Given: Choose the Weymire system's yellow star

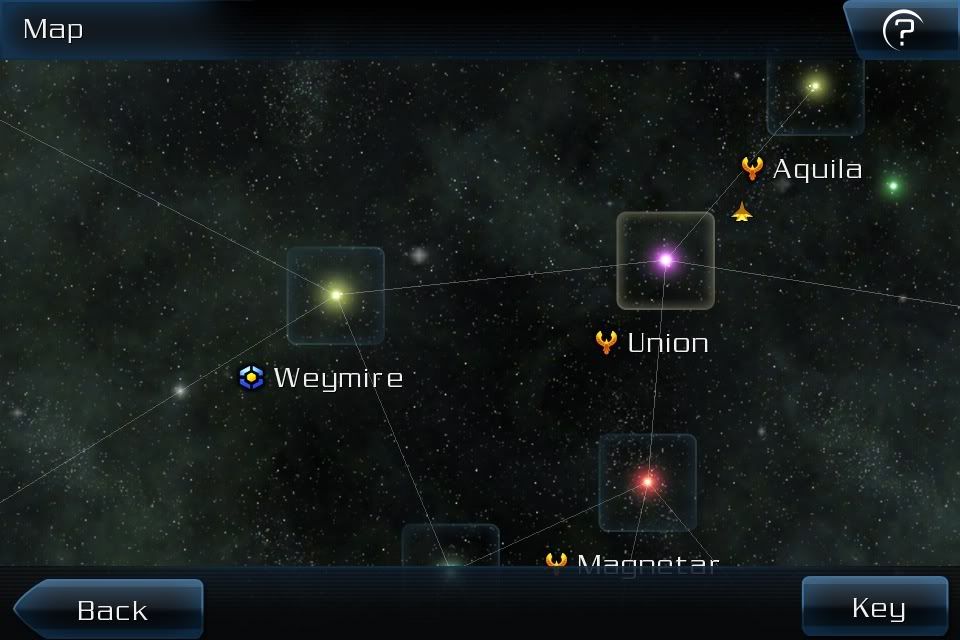Looking at the screenshot, I should tap(336, 295).
